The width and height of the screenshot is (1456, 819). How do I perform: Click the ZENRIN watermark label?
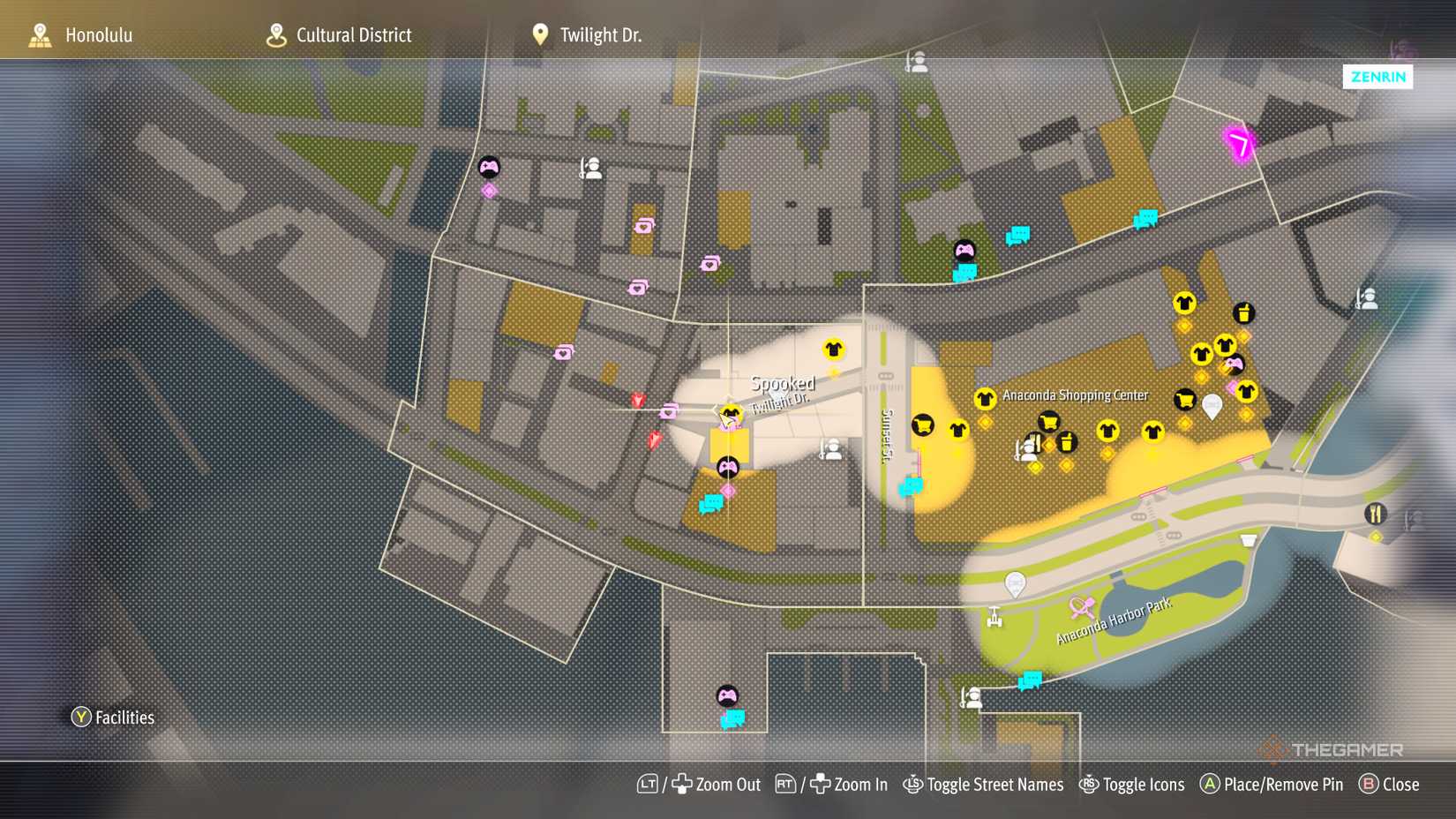[1377, 78]
